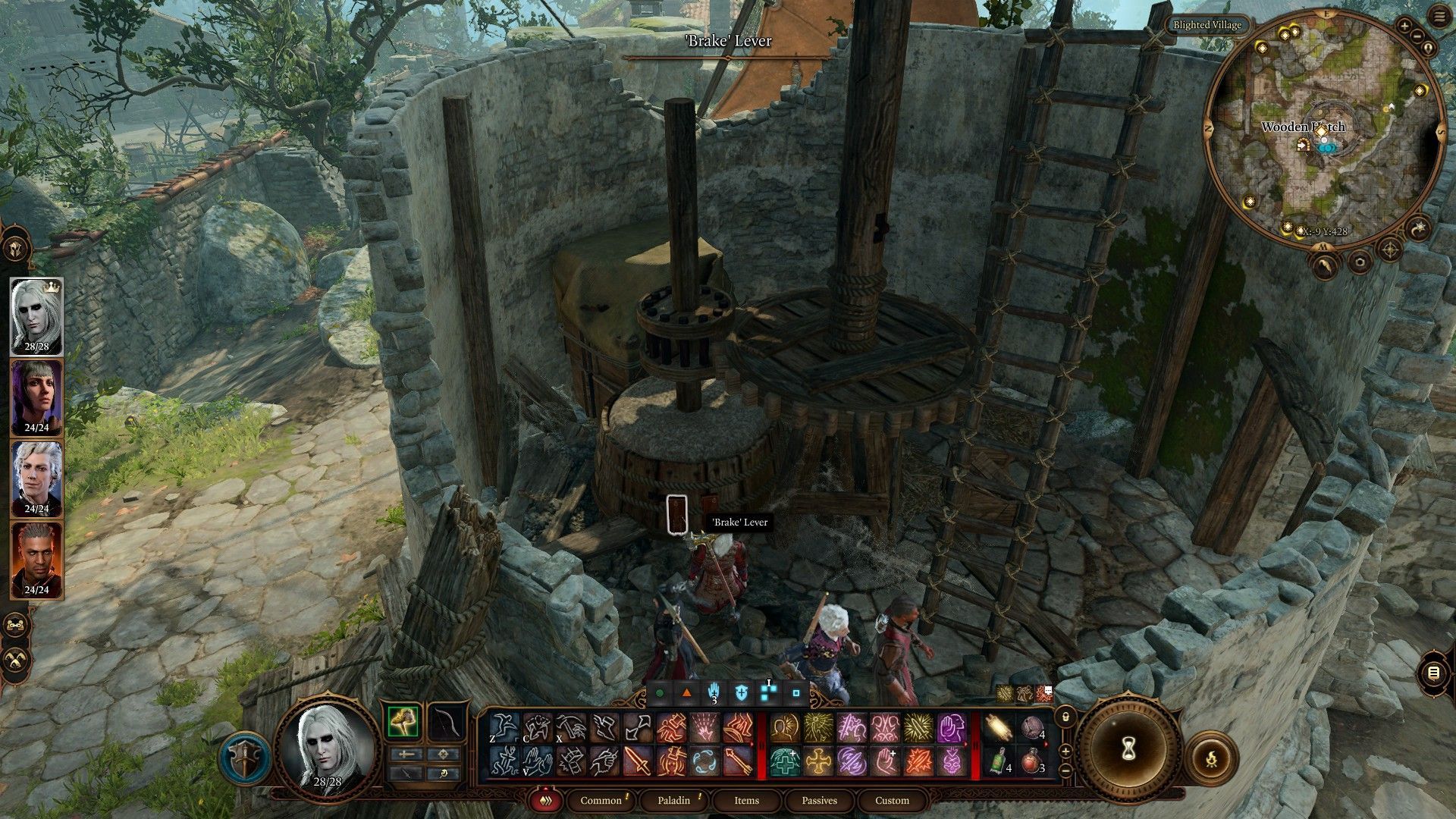Select Astarion's party portrait
Screen dimensions: 1456x819
coord(36,478)
